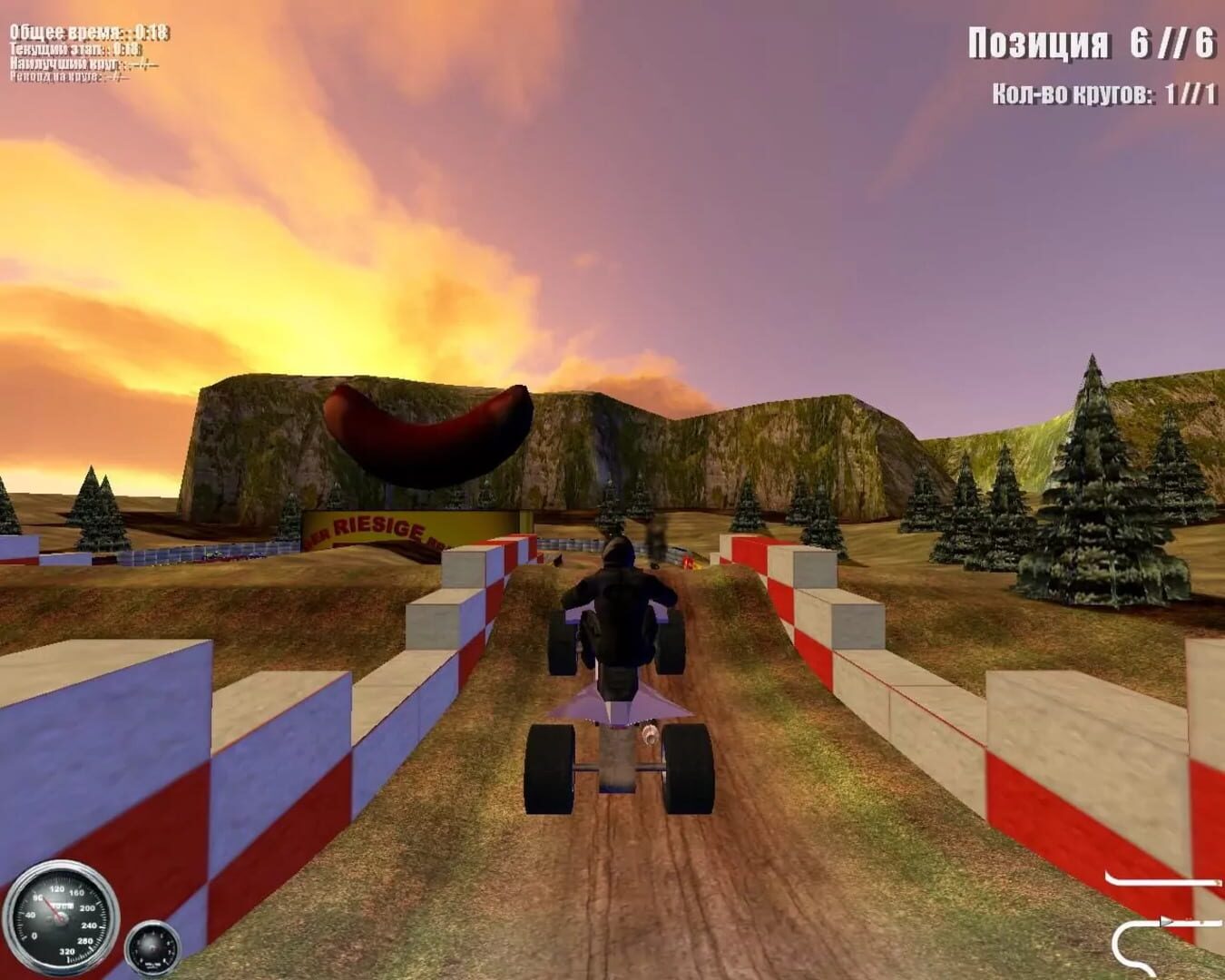The image size is (1225, 980).
Task: Select the small tachometer dial
Action: 152,948
